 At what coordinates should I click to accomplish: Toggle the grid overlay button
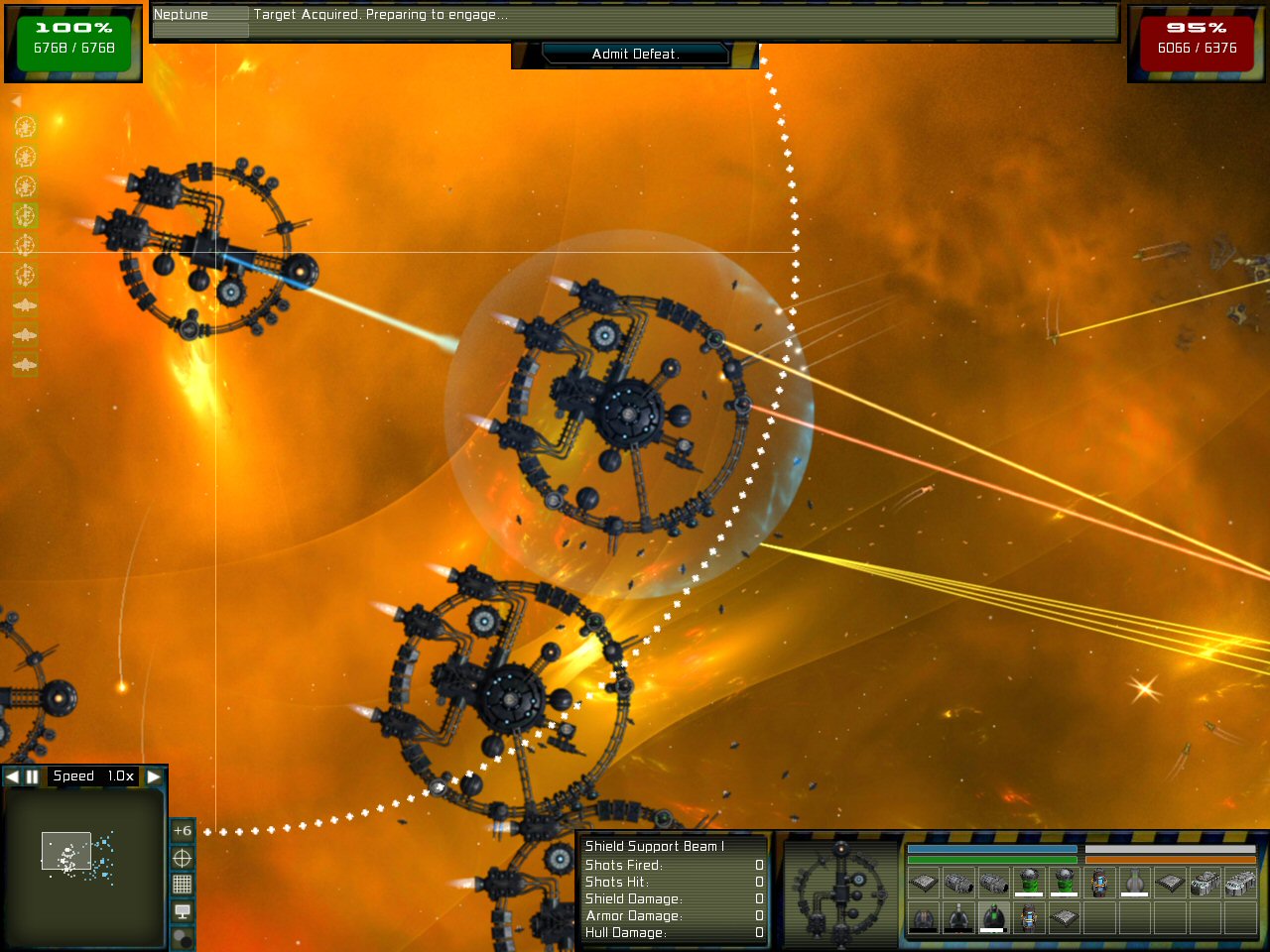point(183,884)
